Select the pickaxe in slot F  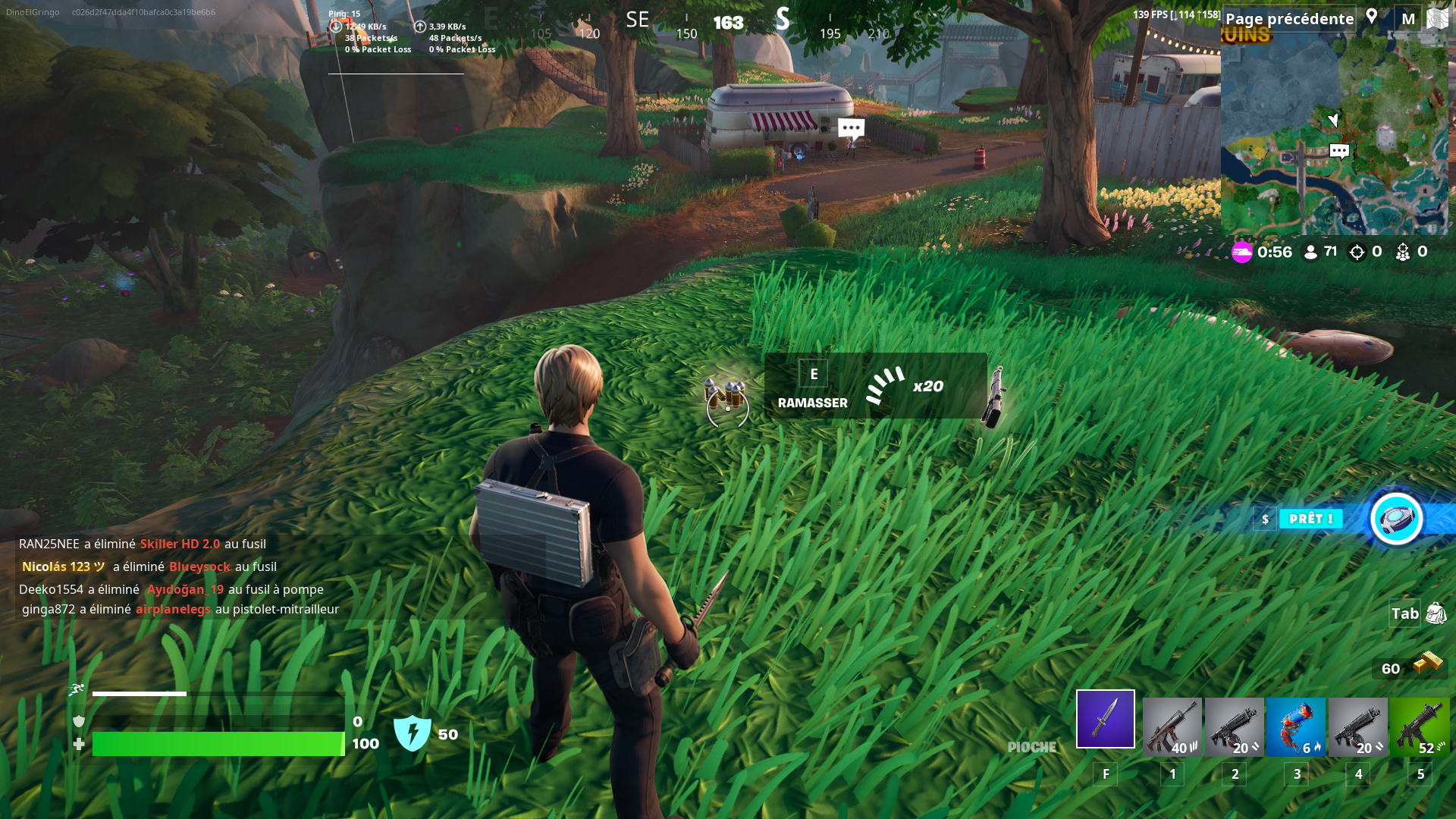click(x=1105, y=718)
